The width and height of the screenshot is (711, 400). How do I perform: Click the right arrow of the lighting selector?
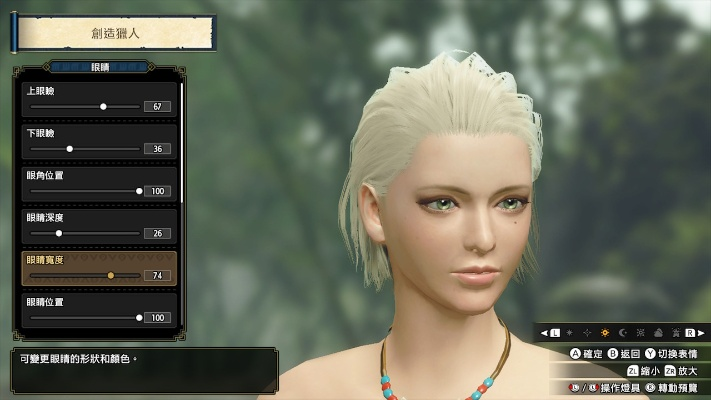[x=701, y=332]
